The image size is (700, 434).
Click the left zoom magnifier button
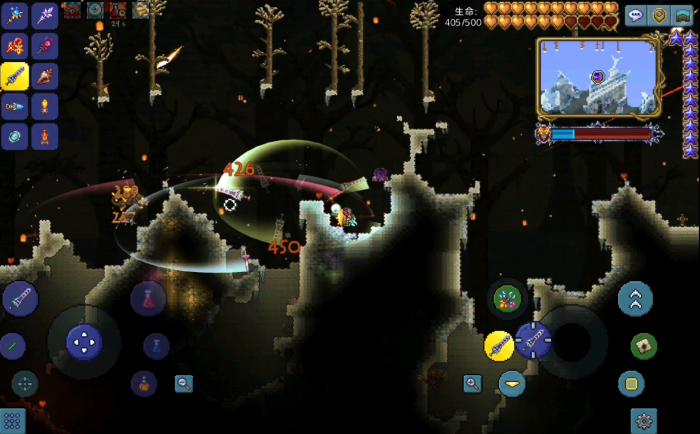pyautogui.click(x=184, y=382)
